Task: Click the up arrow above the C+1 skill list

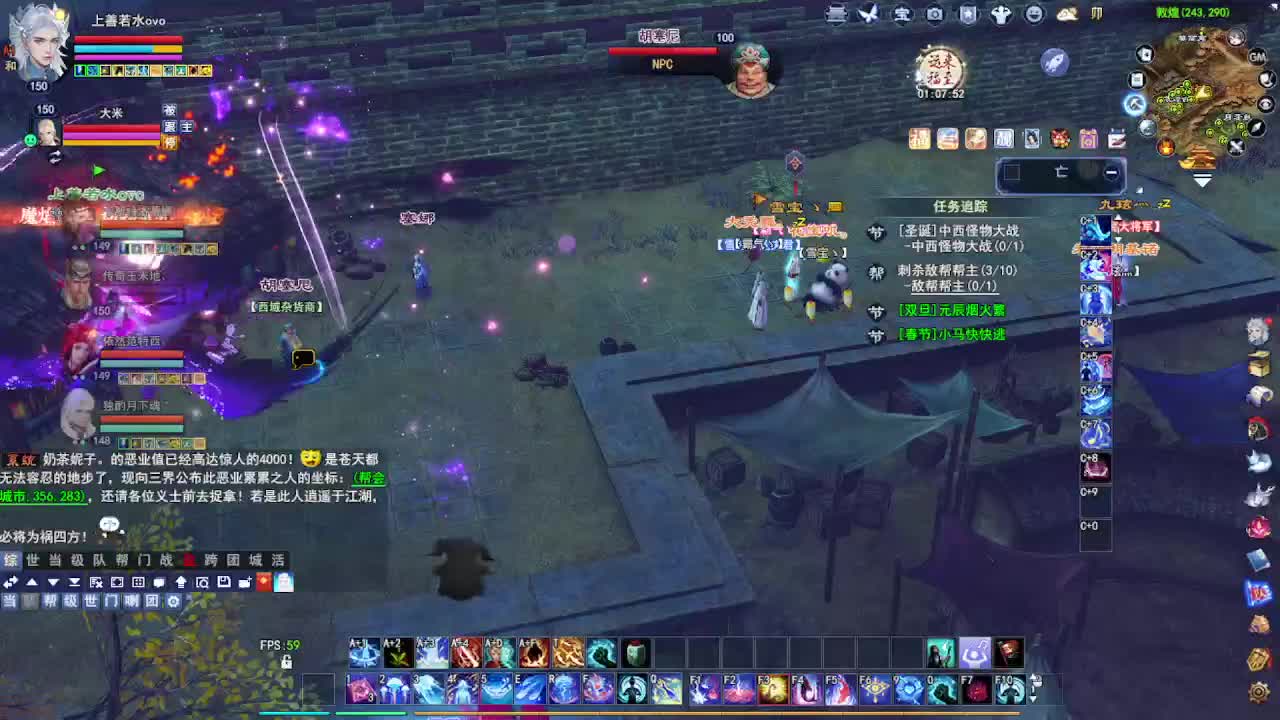Action: tap(1118, 217)
